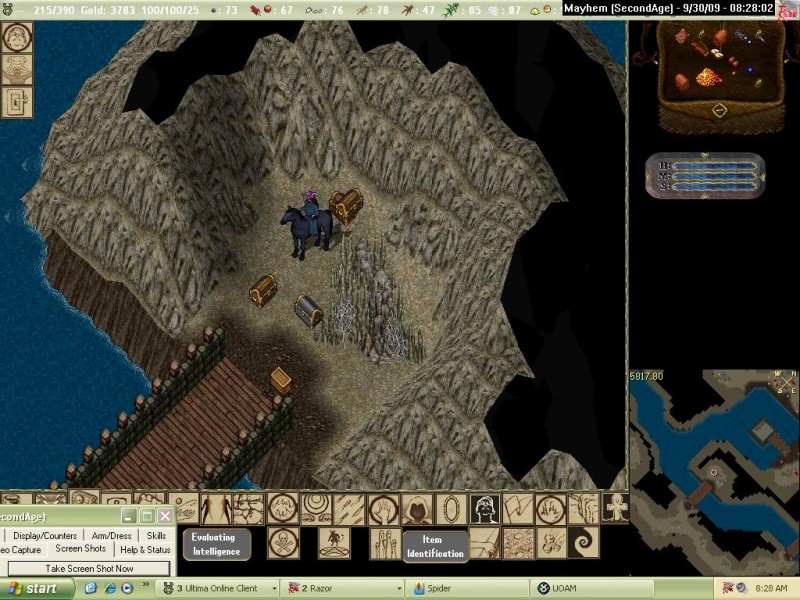Select the ankh spell icon
The image size is (800, 600).
[x=615, y=508]
